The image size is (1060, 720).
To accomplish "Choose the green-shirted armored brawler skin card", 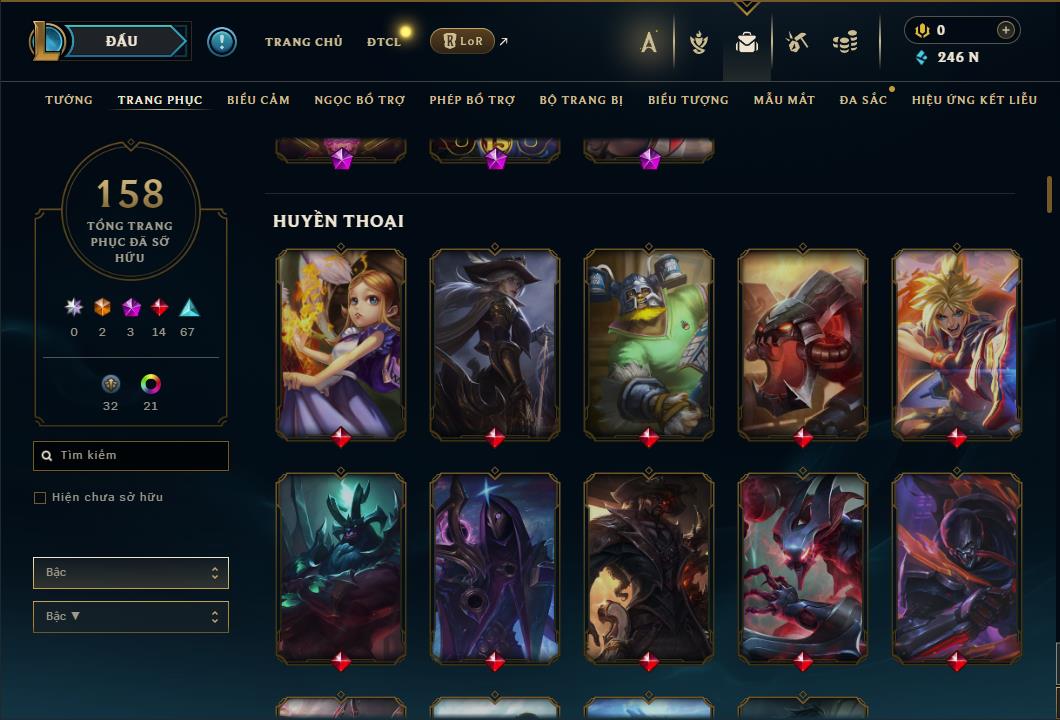I will (649, 343).
